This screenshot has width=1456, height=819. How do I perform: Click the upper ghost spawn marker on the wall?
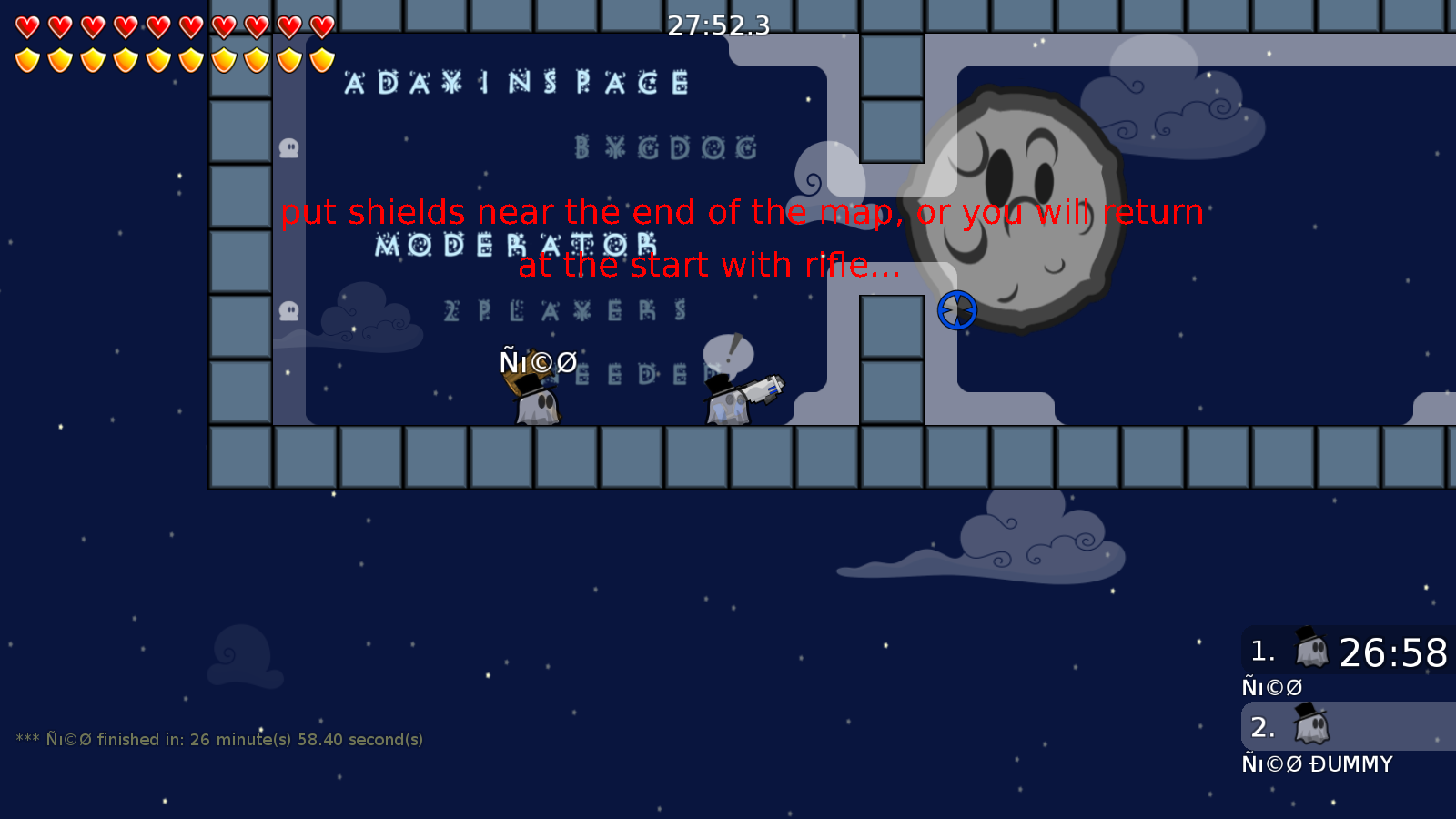(289, 147)
